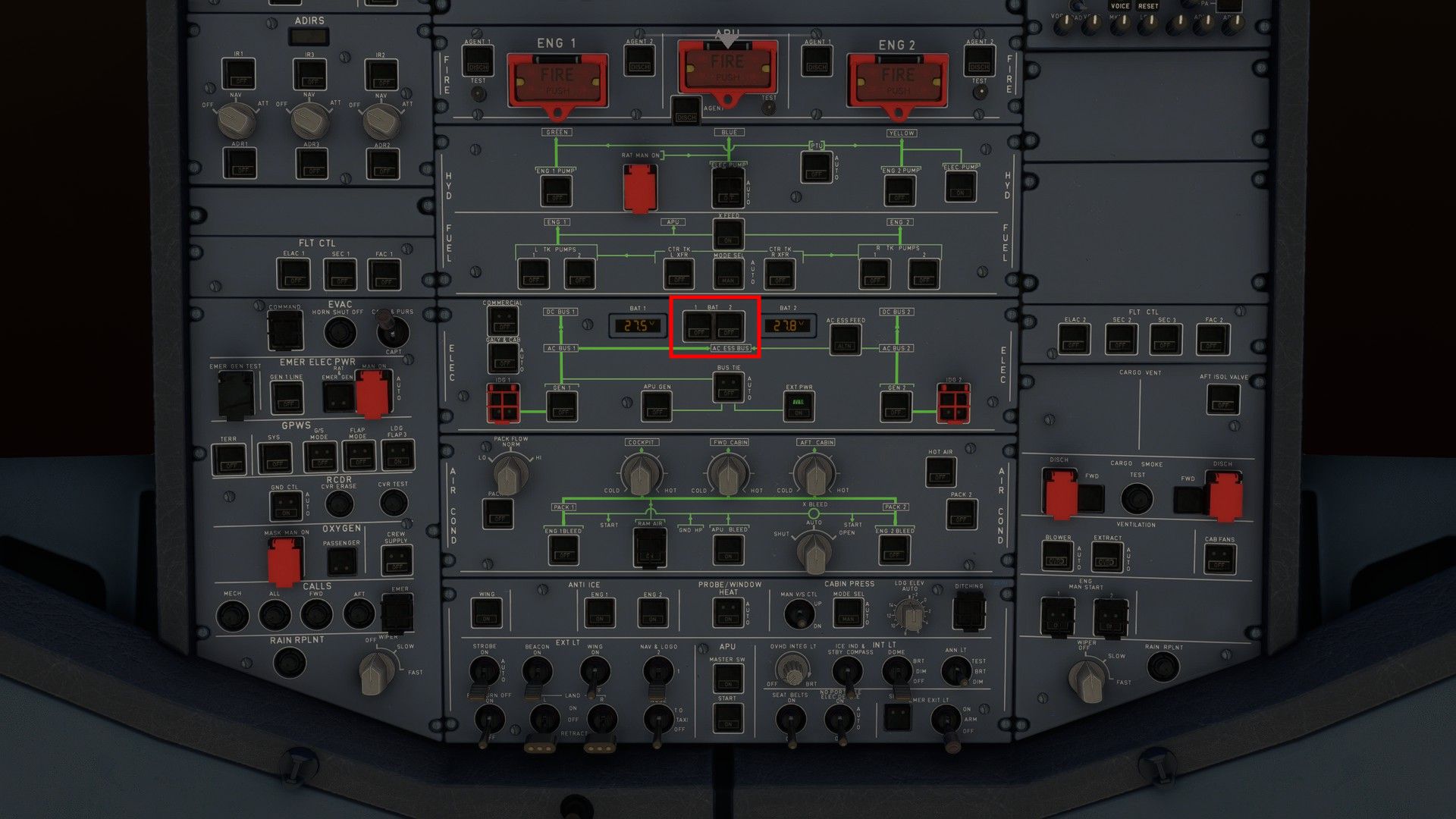This screenshot has height=819, width=1456.
Task: Open the fuel X FEED valve button
Action: 728,234
